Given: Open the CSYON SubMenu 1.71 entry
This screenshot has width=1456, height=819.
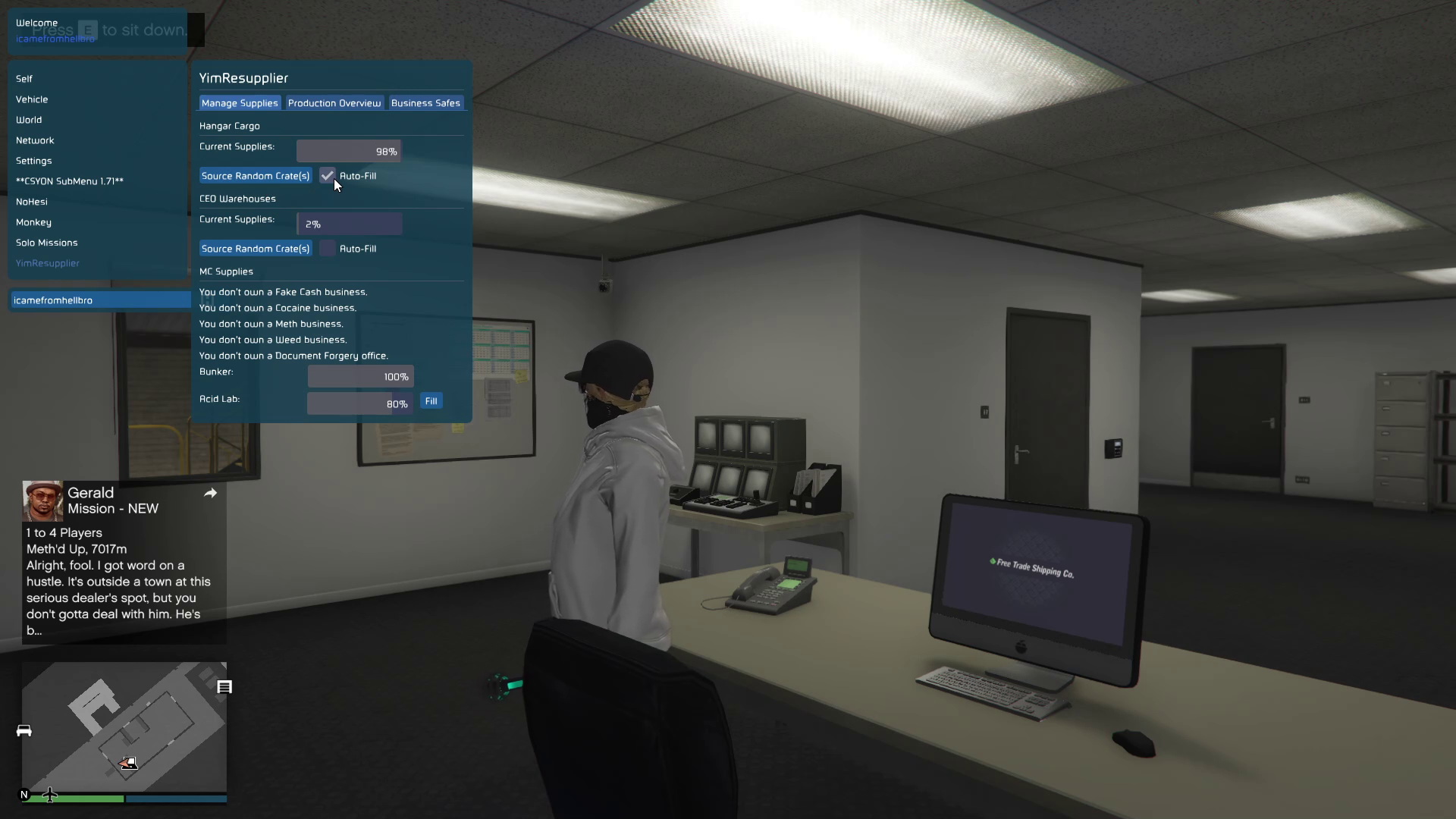Looking at the screenshot, I should point(70,181).
